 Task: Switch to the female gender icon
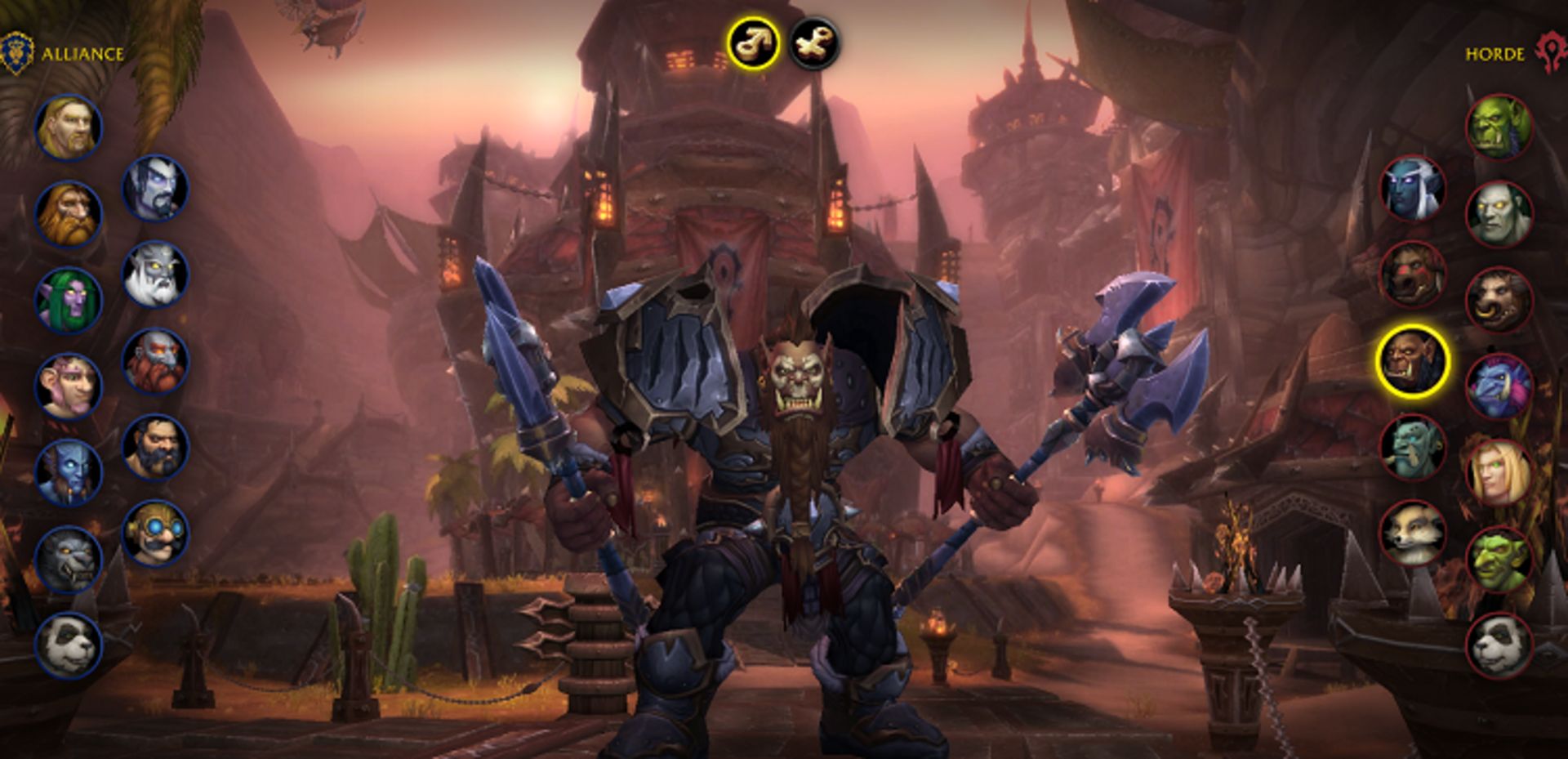(813, 43)
